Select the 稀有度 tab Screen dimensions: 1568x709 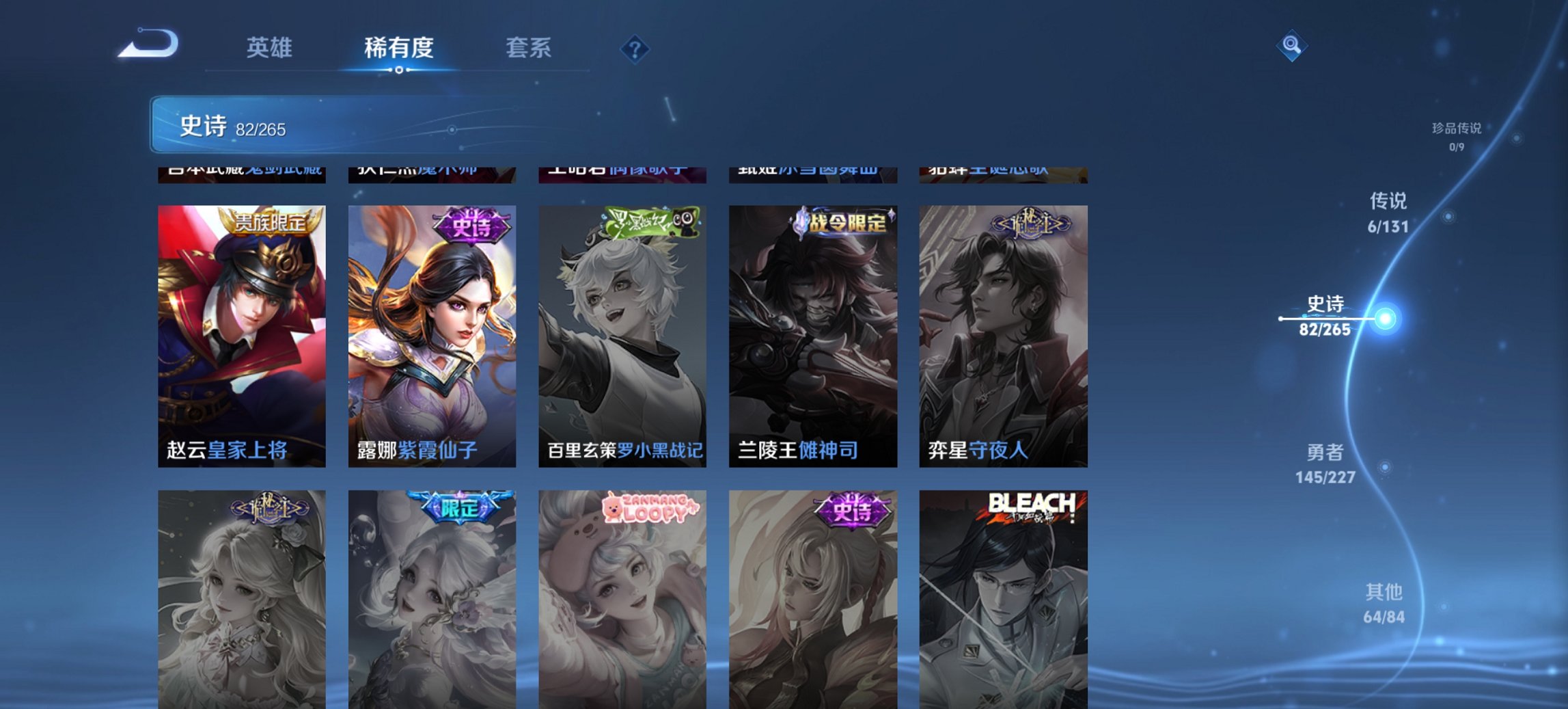click(x=400, y=48)
